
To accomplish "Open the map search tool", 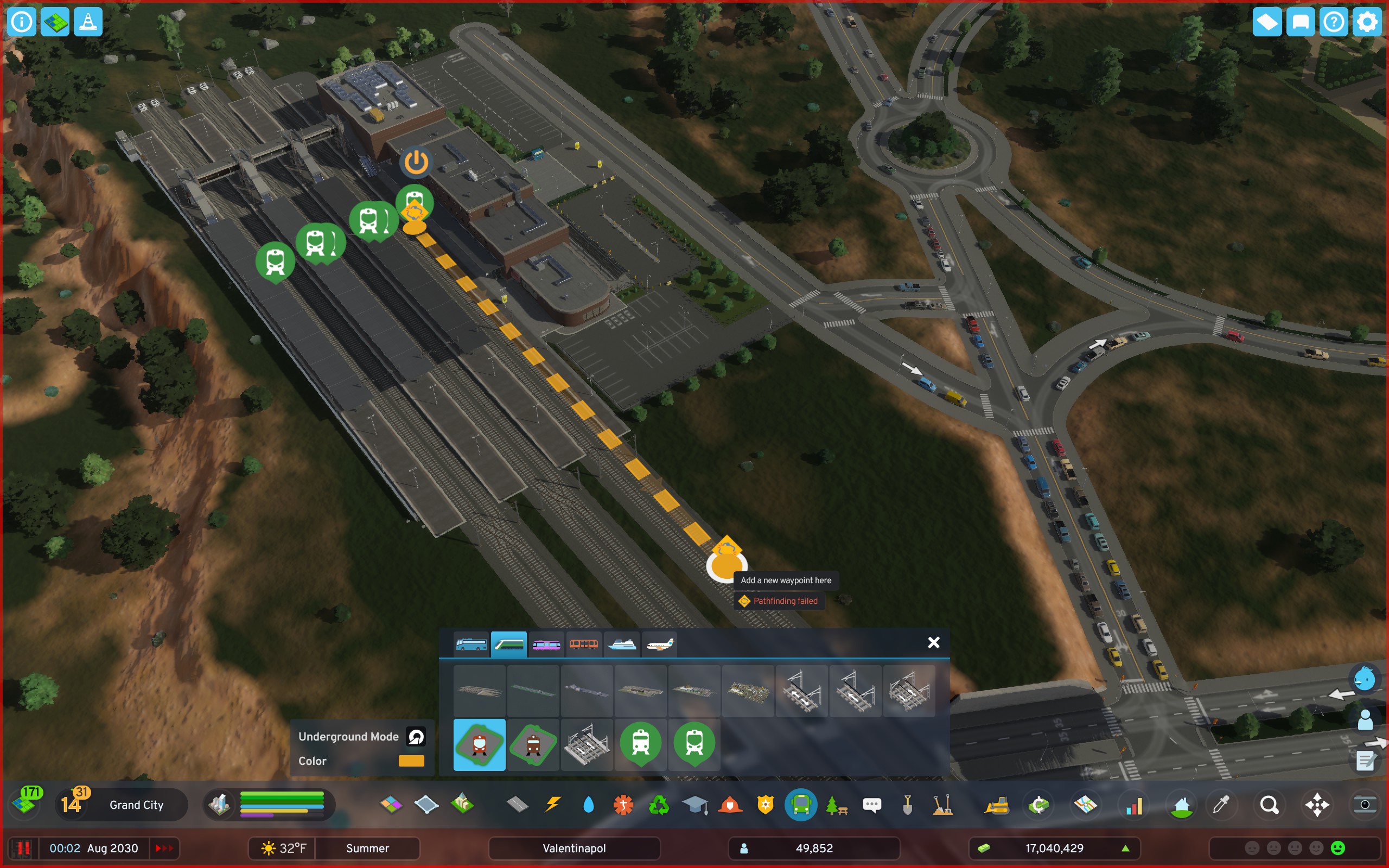I will pyautogui.click(x=1269, y=805).
